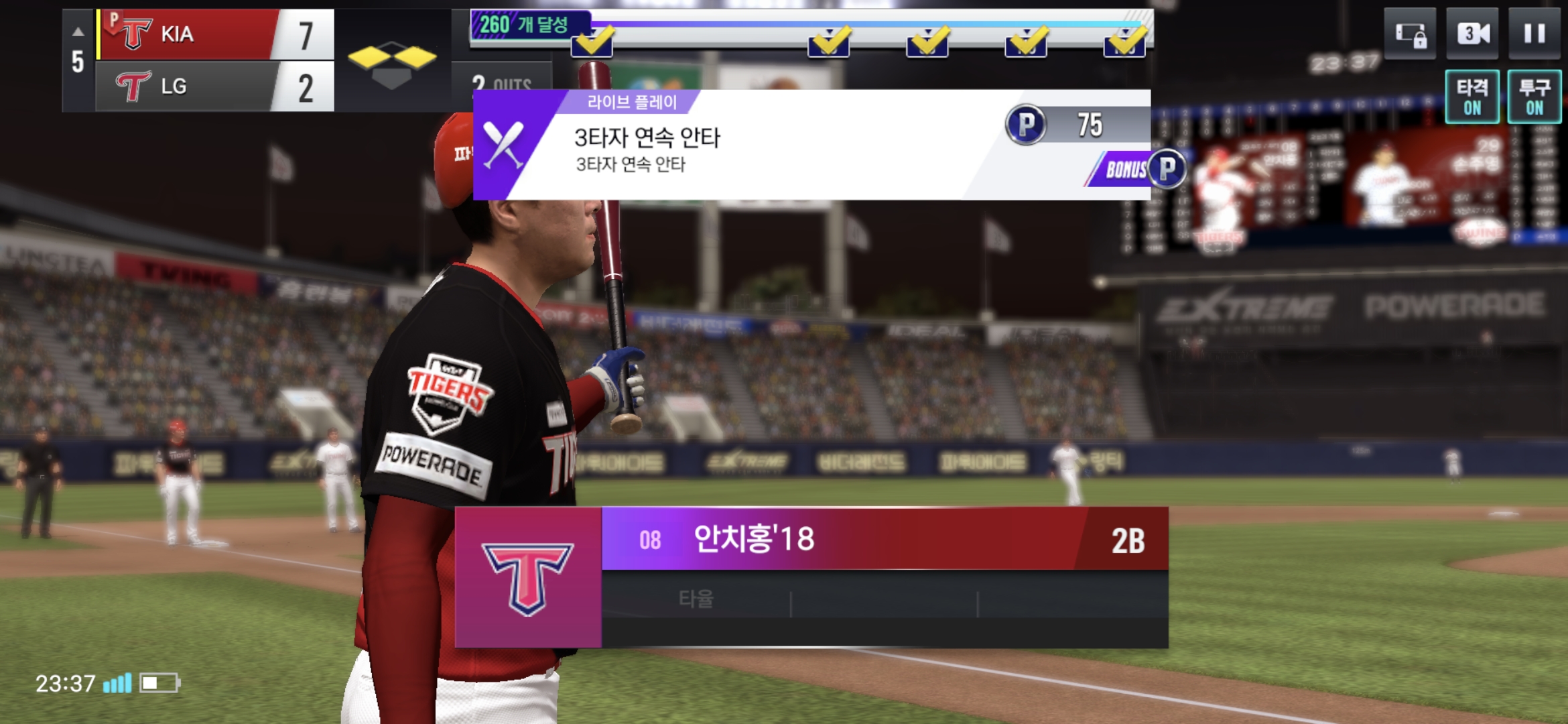Expand the inning arrow on the scoreboard

click(78, 32)
